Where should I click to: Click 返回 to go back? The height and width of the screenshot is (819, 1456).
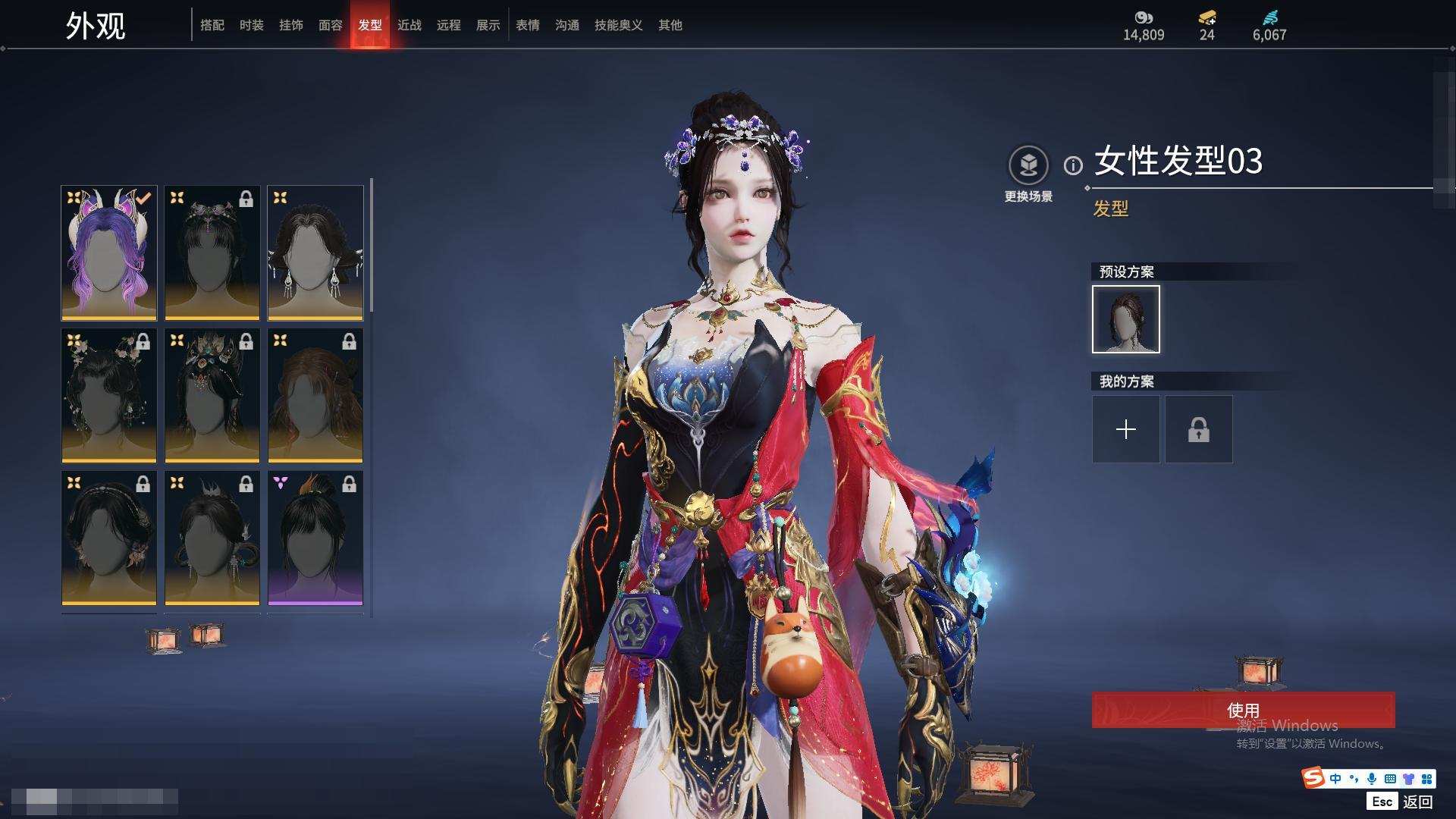pyautogui.click(x=1417, y=802)
